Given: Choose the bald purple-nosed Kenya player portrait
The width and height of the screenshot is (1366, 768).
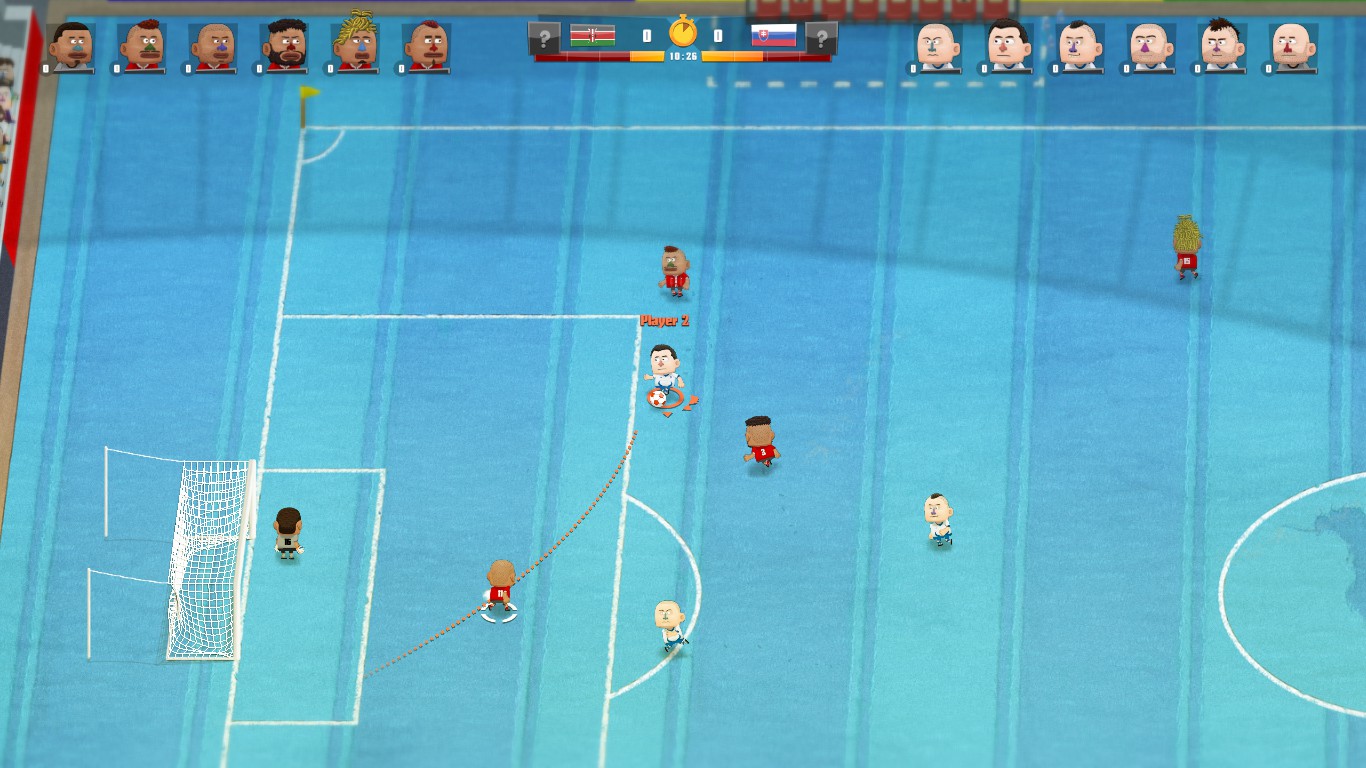Looking at the screenshot, I should (213, 46).
